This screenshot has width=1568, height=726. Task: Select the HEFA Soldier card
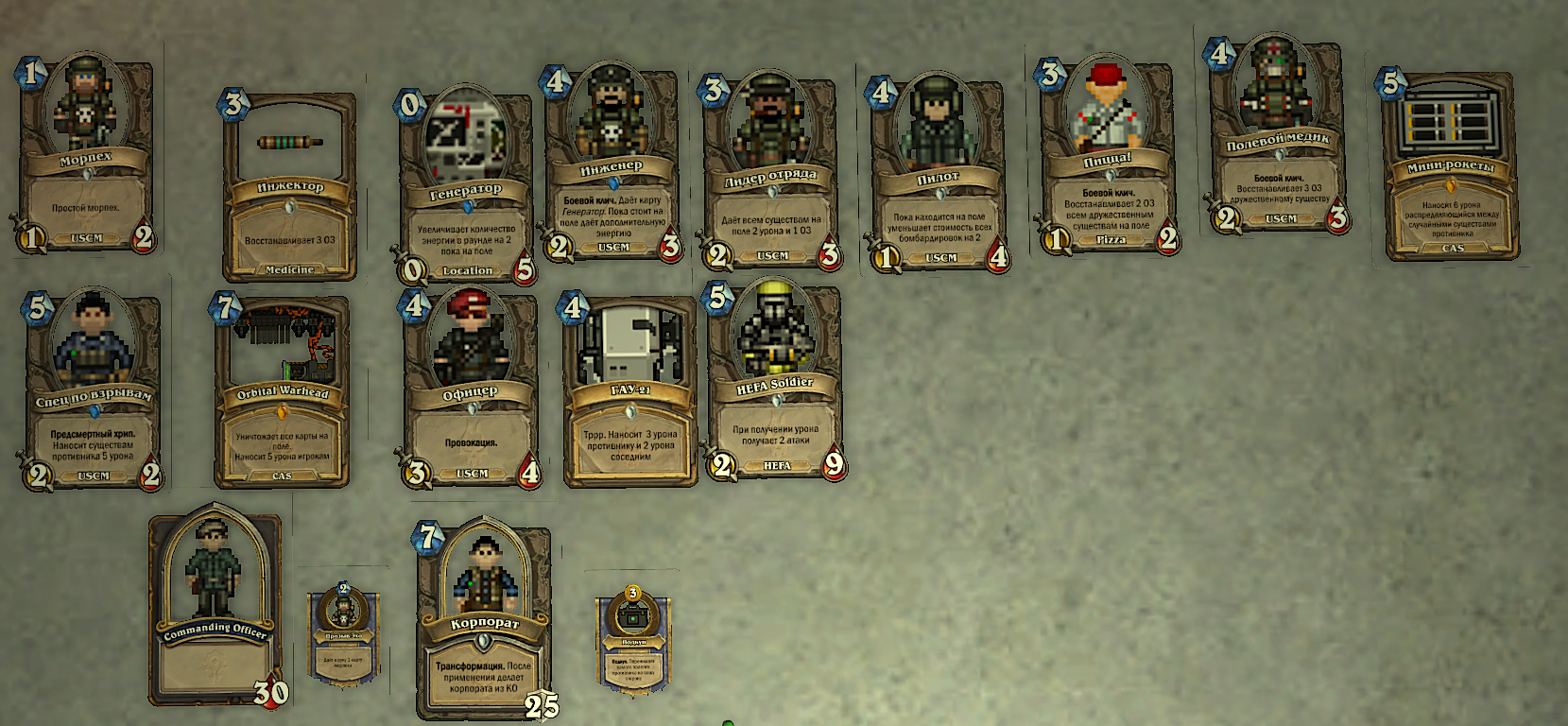coord(774,381)
